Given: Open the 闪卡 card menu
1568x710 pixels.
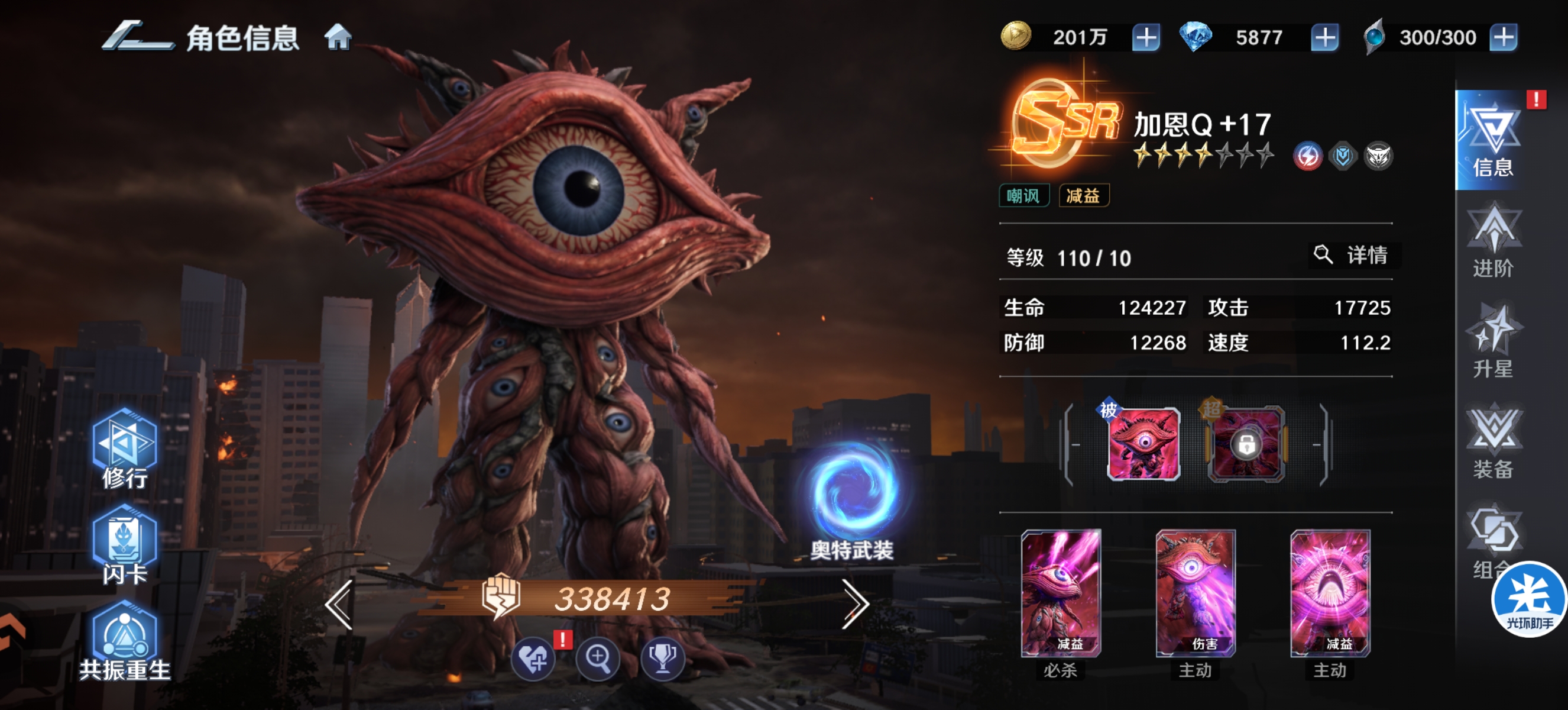Looking at the screenshot, I should click(125, 545).
